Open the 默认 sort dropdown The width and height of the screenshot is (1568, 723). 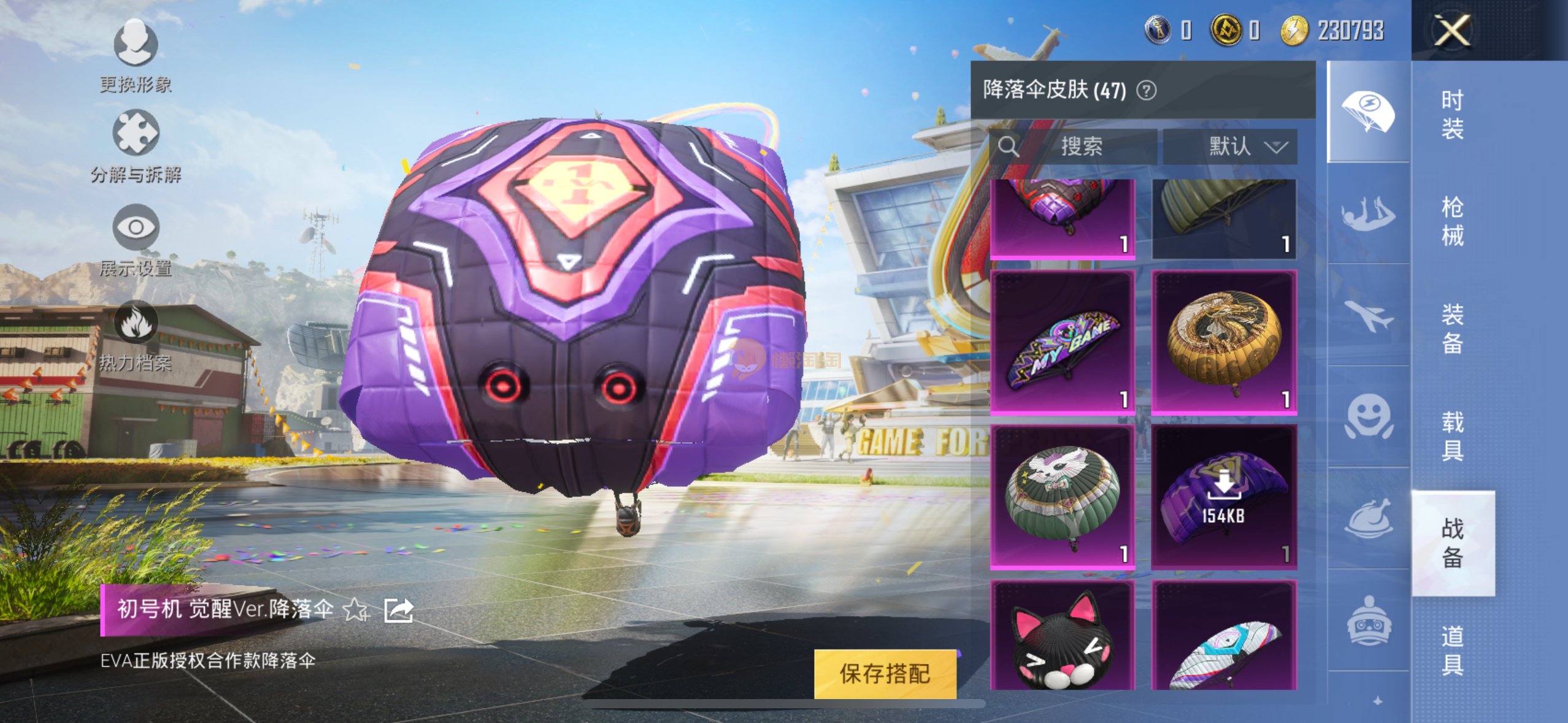tap(1230, 146)
